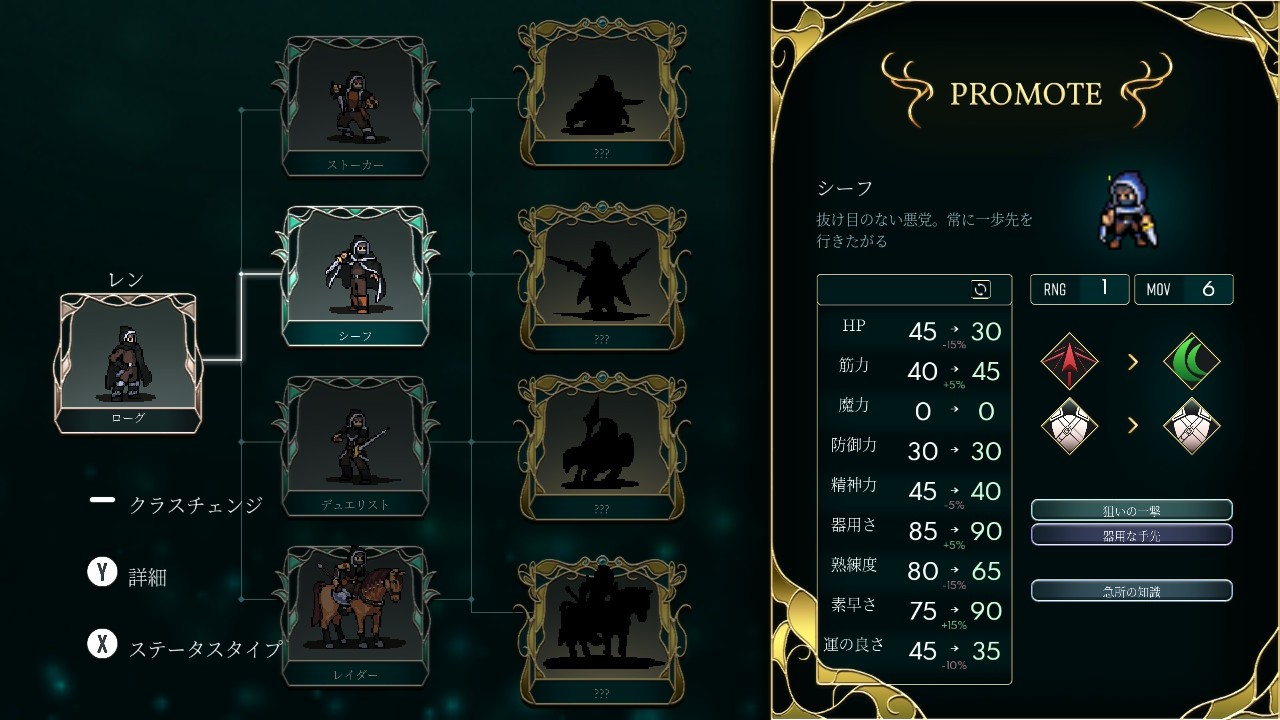Pick the デュエリスト class tile
The width and height of the screenshot is (1280, 720).
pos(355,445)
